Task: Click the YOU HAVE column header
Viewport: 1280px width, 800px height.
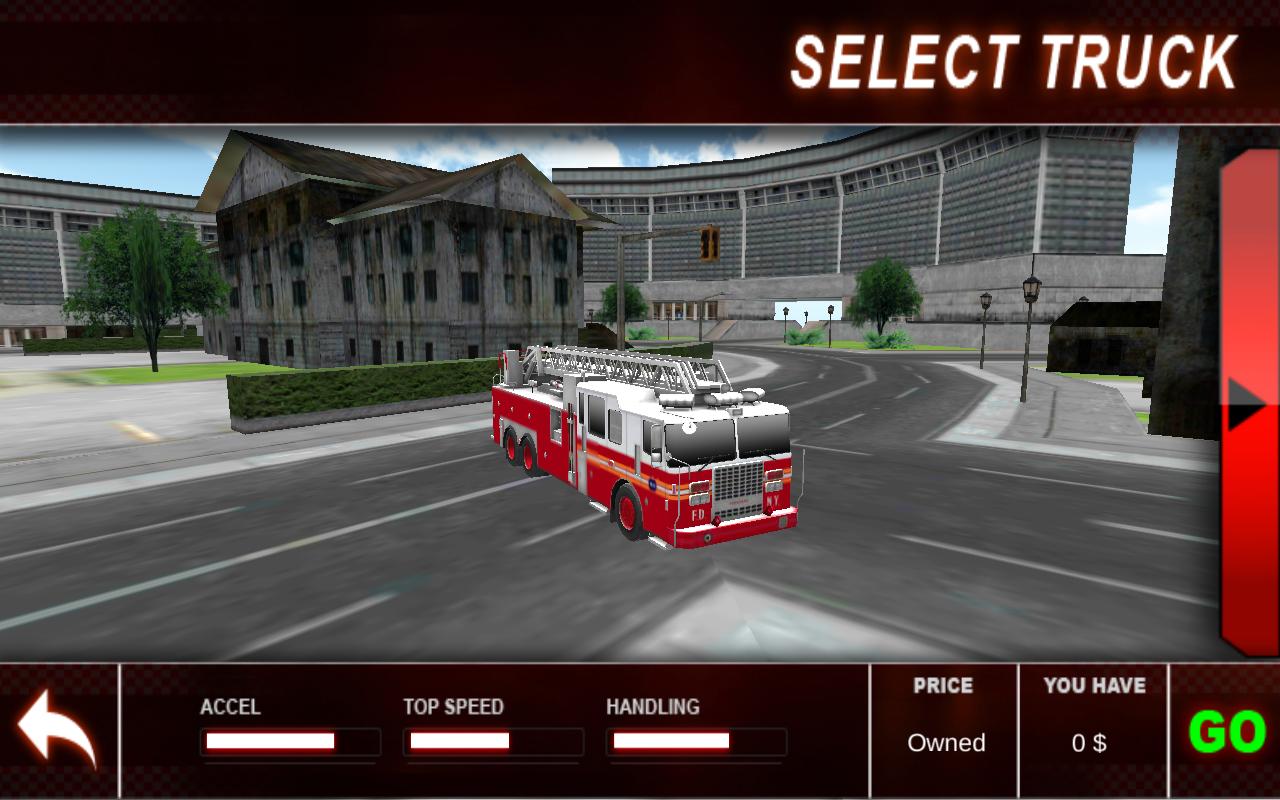Action: 1093,686
